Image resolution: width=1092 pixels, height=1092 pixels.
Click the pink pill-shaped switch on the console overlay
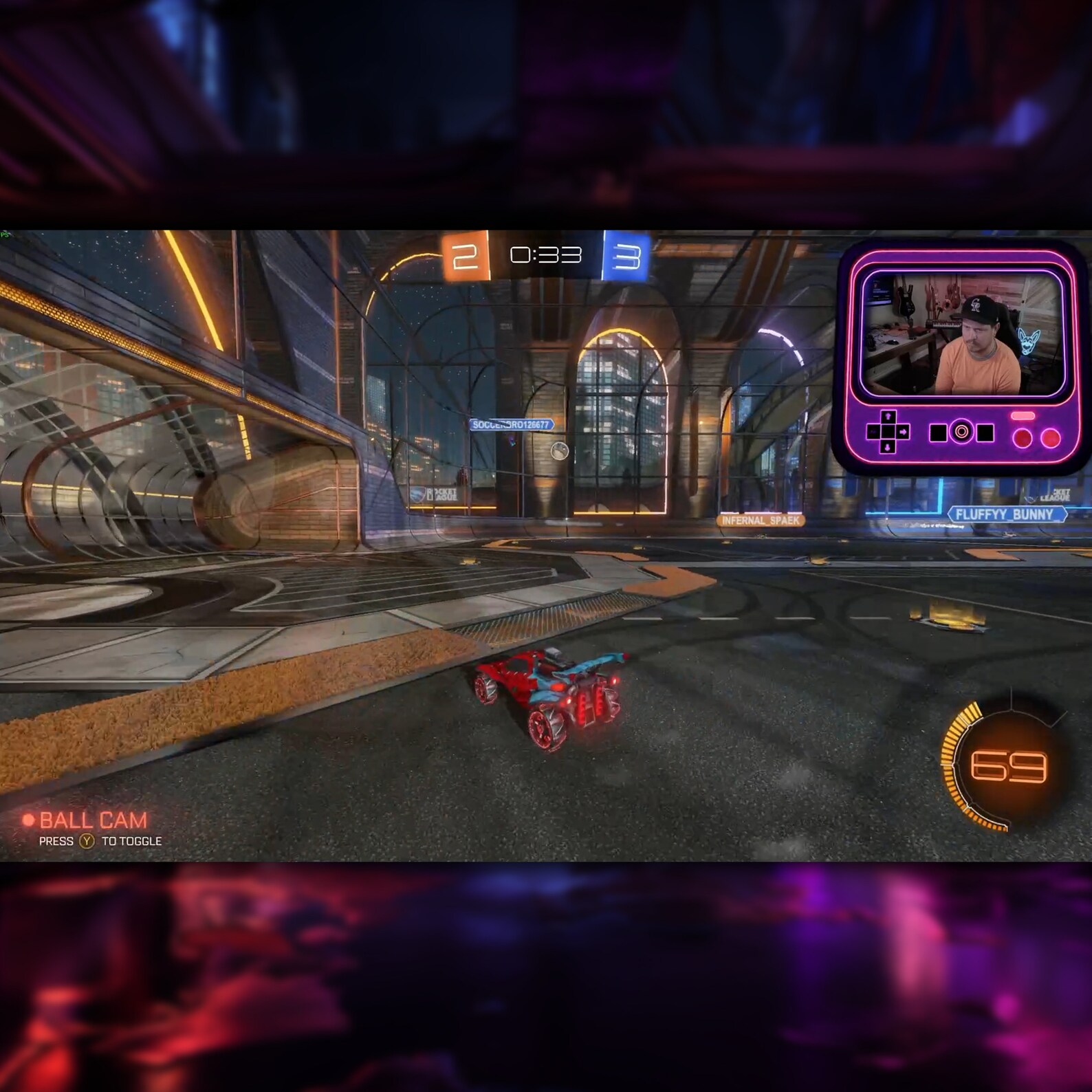click(1023, 416)
